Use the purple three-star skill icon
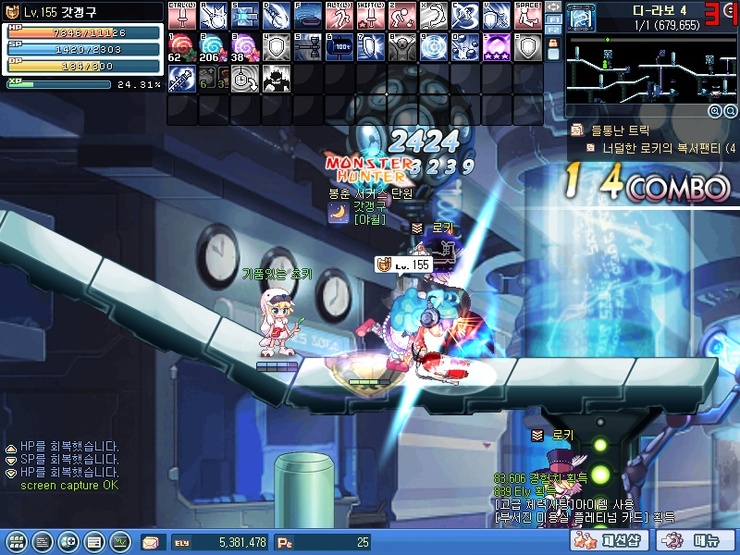Screen dimensions: 740x555 tap(496, 47)
